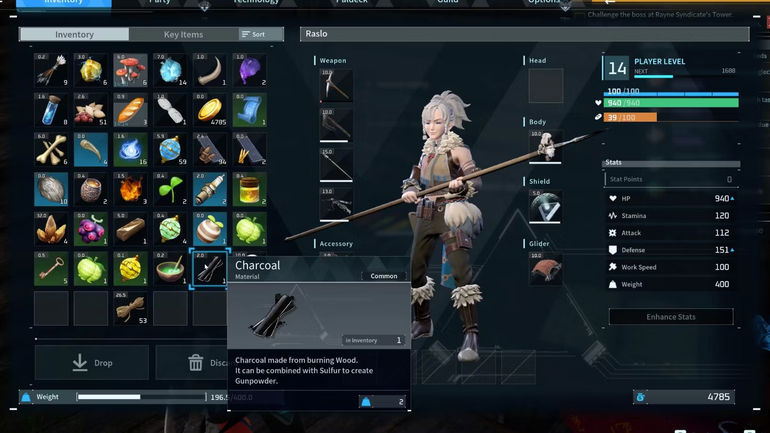
Task: Drop the selected Charcoal item
Action: 92,362
